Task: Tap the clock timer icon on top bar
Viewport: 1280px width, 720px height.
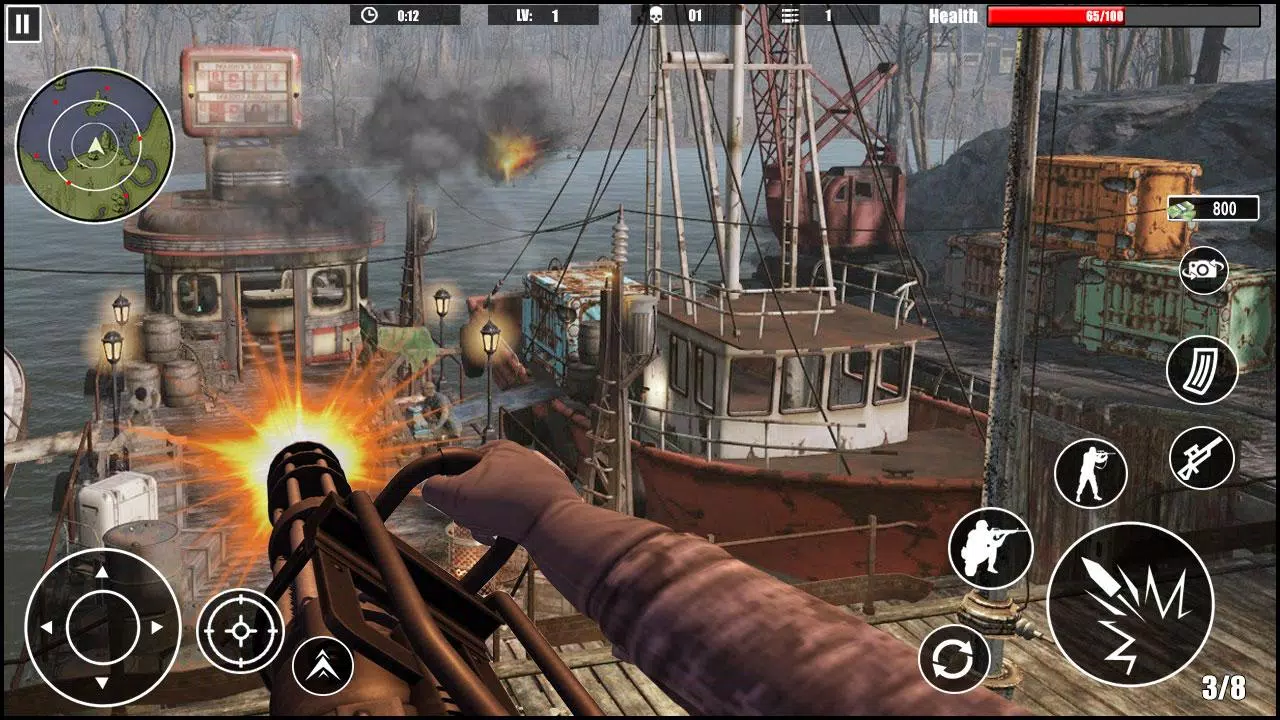Action: (369, 15)
